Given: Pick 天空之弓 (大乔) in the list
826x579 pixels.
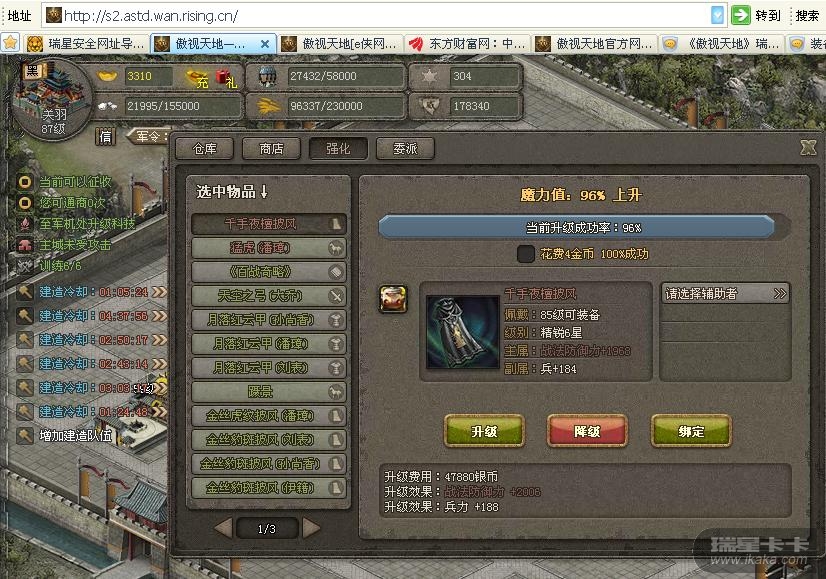Looking at the screenshot, I should 269,295.
